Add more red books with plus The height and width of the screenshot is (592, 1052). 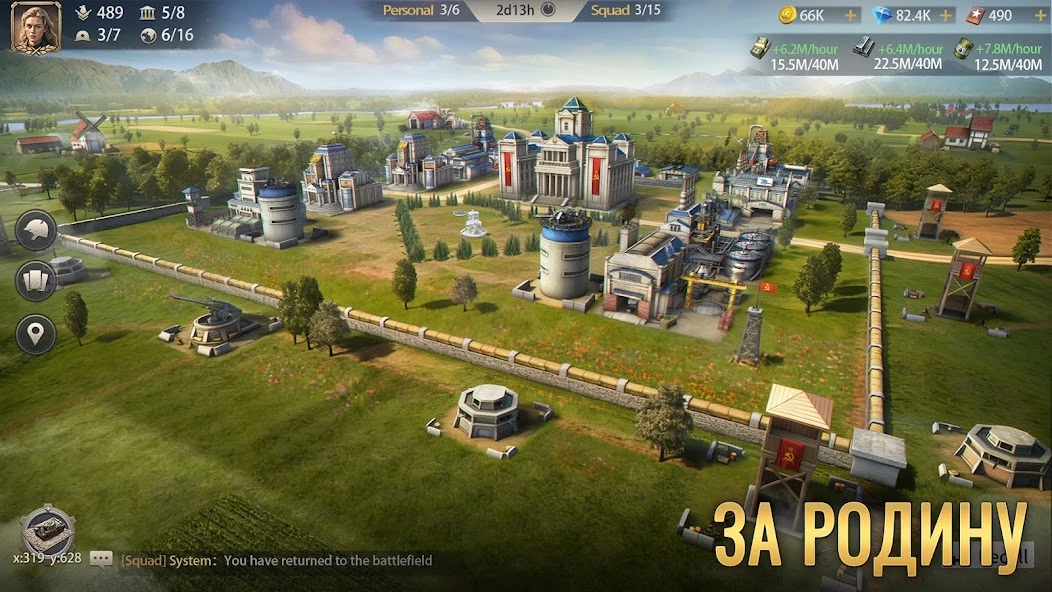click(1034, 16)
